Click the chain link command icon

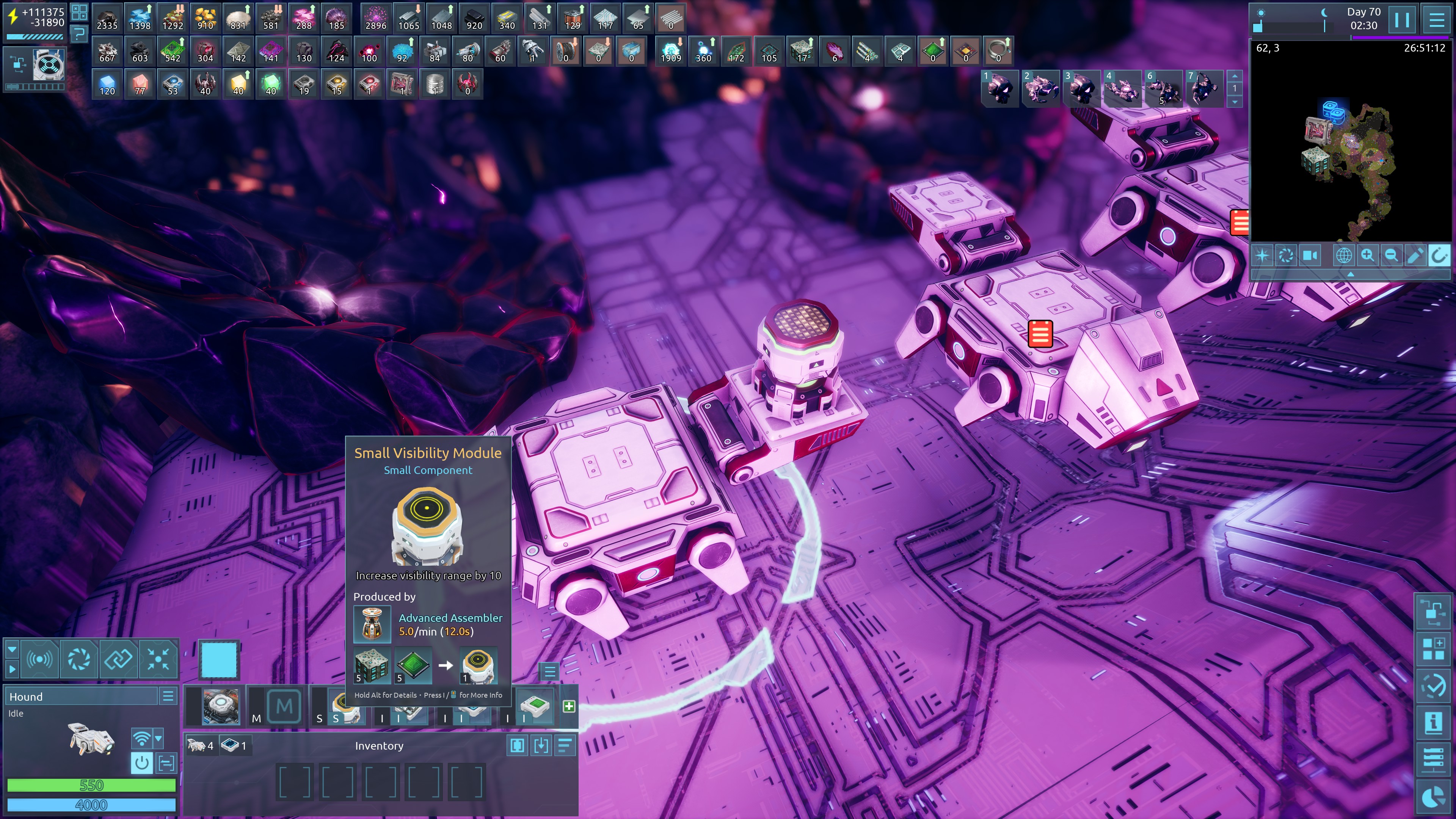click(118, 659)
